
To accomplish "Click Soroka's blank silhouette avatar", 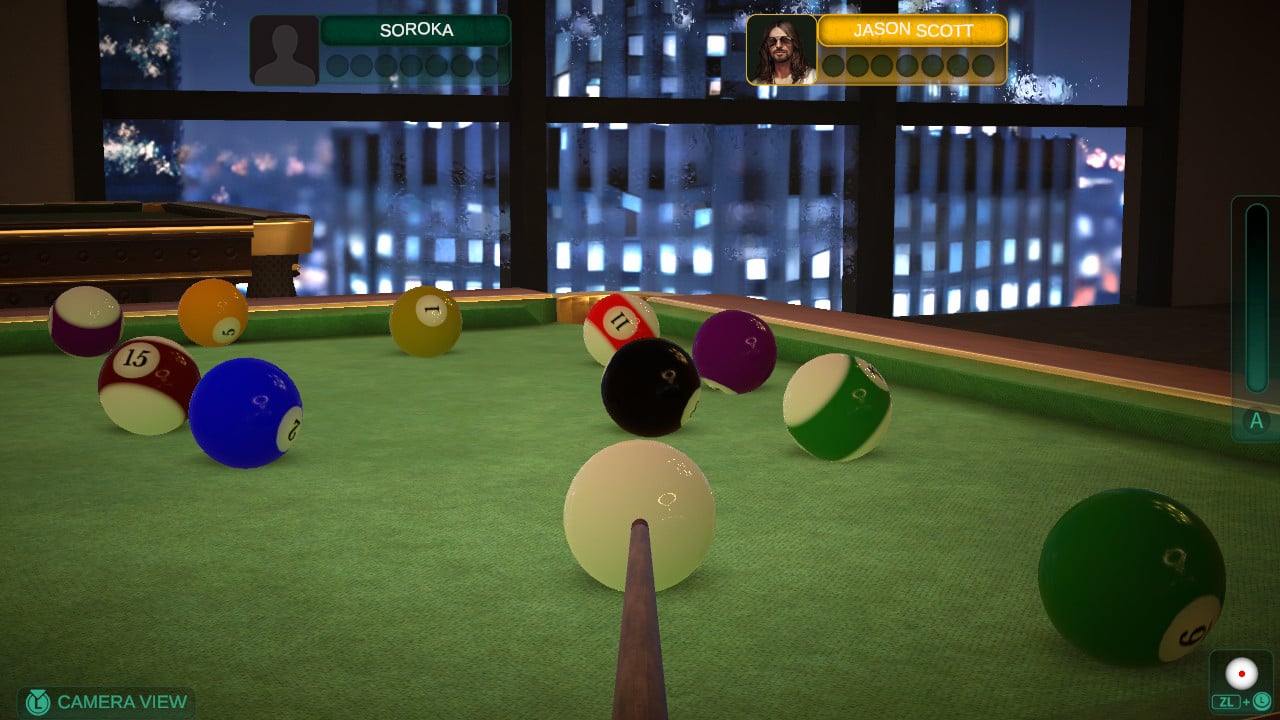I will [284, 50].
